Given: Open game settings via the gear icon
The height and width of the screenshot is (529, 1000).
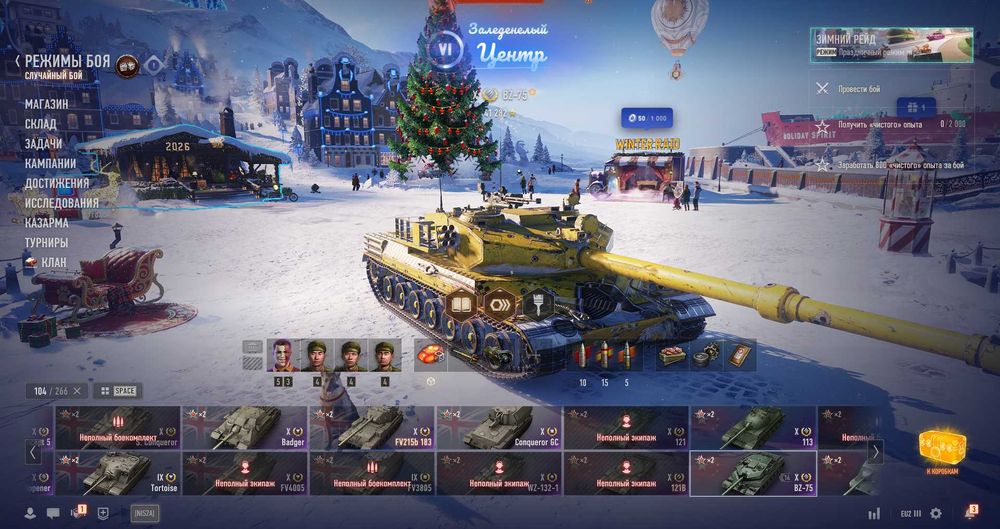Looking at the screenshot, I should coord(936,513).
